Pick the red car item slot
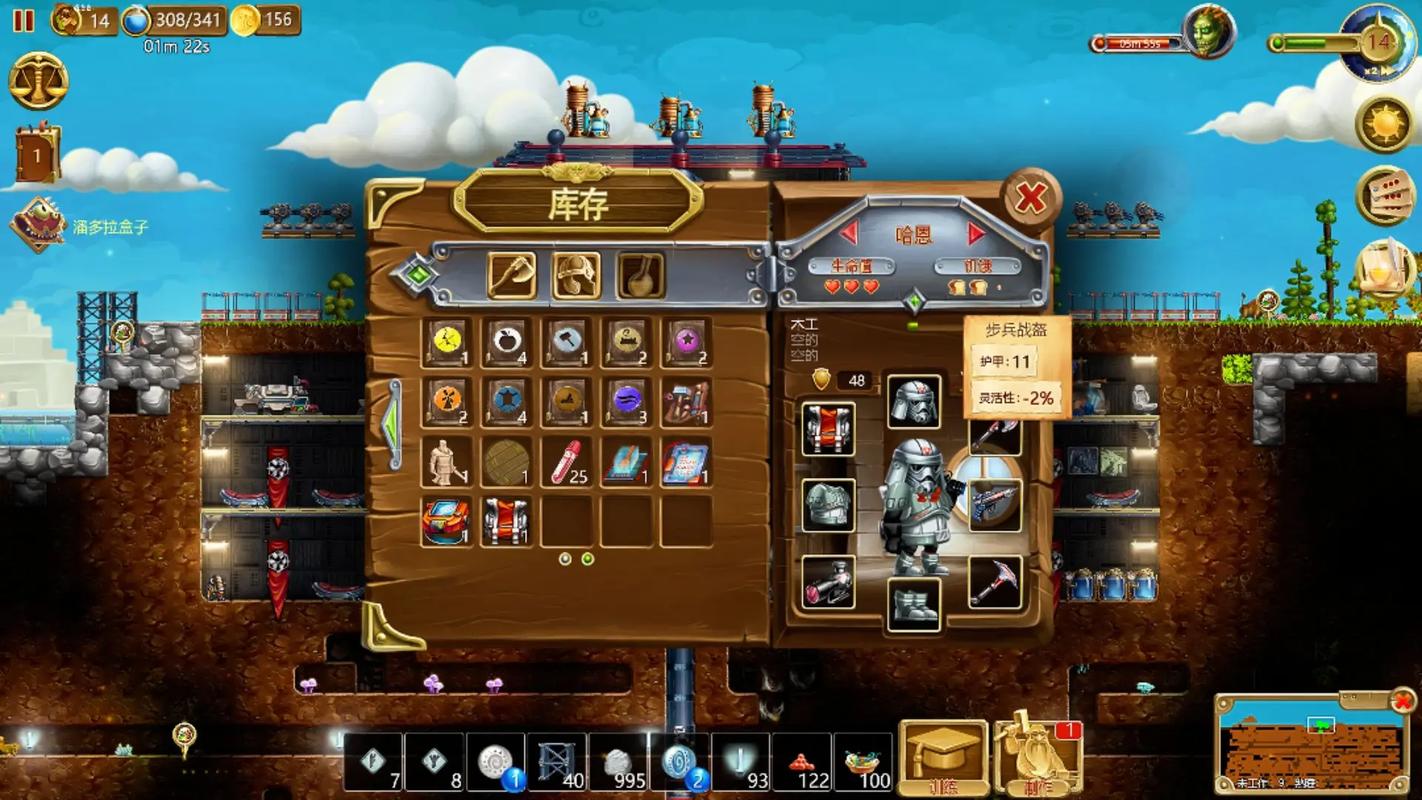The width and height of the screenshot is (1422, 800). pos(446,521)
